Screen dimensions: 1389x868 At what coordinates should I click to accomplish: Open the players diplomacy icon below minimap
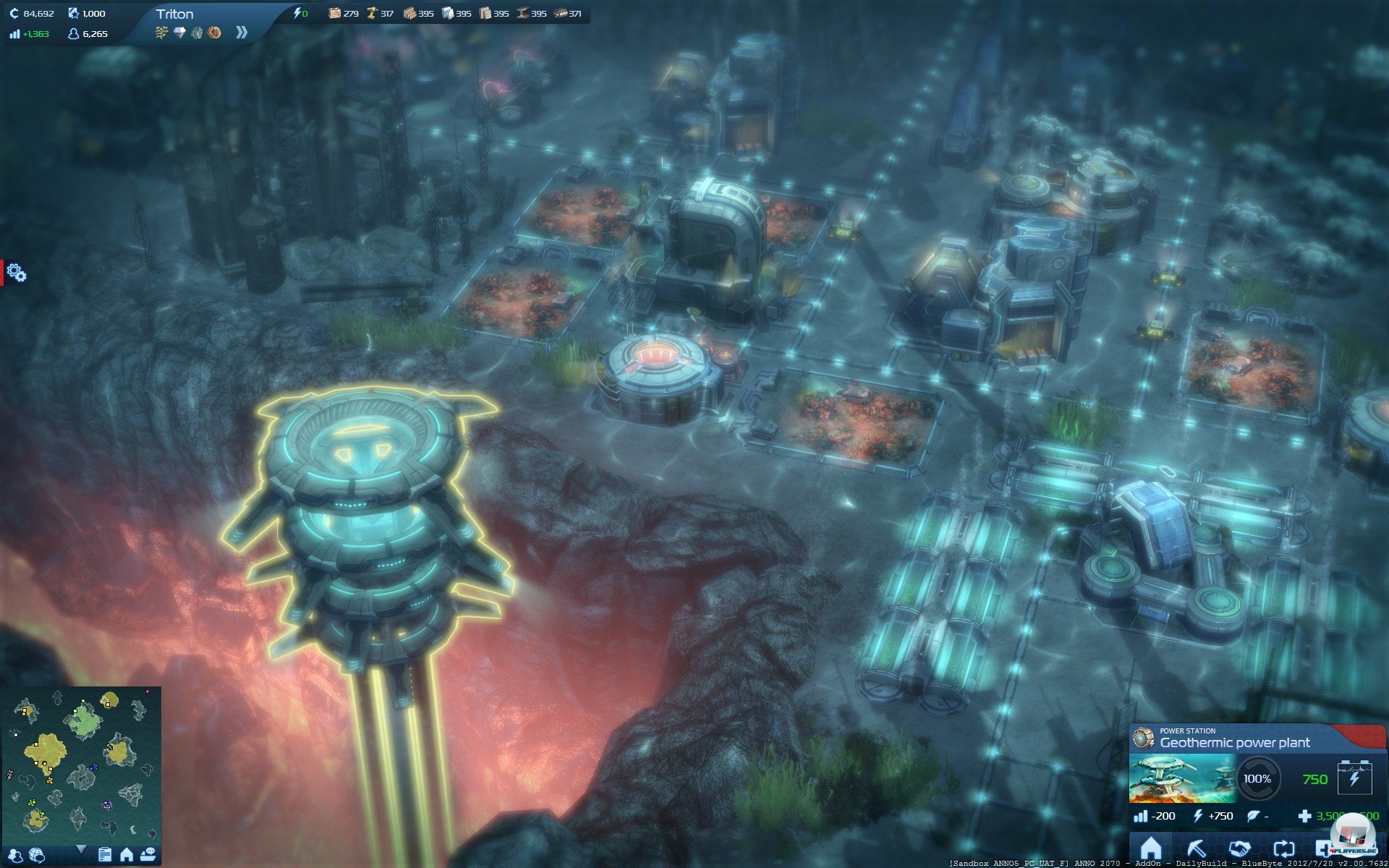tap(15, 856)
